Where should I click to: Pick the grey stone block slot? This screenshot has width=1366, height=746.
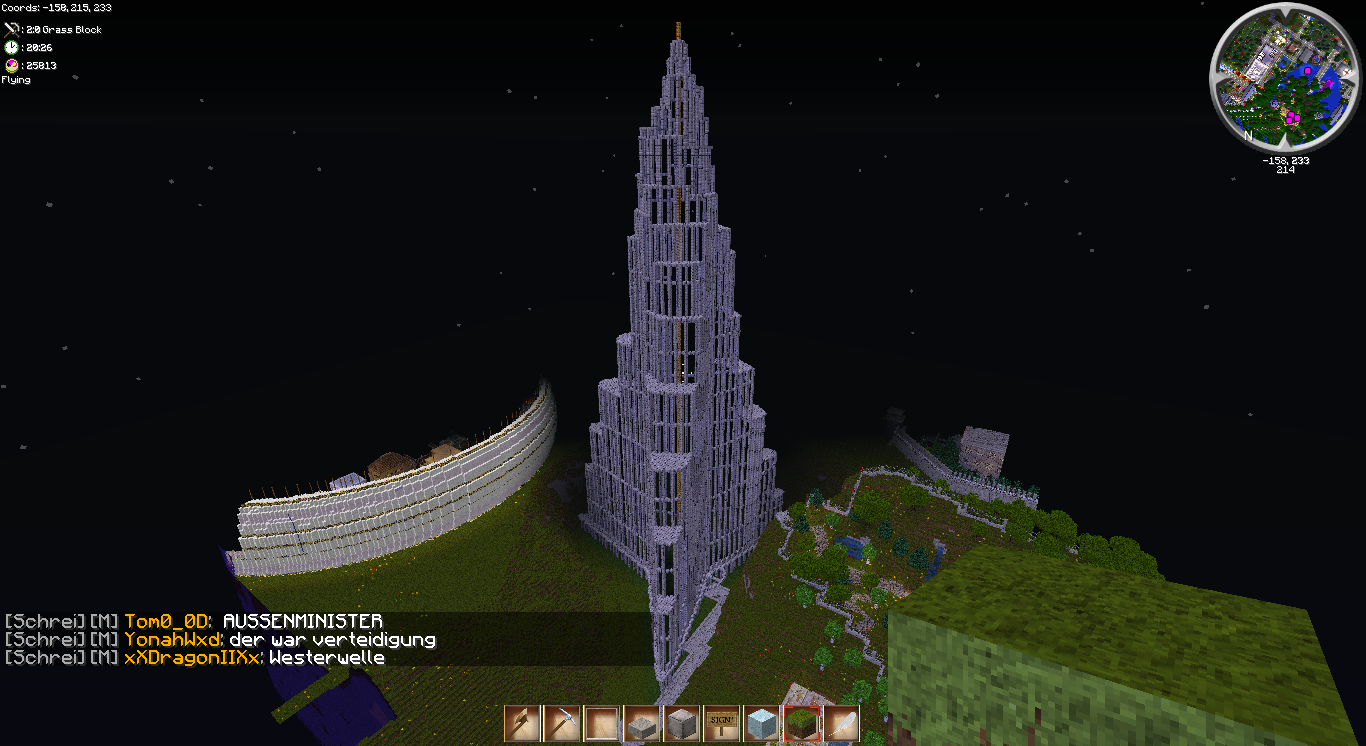click(x=682, y=723)
